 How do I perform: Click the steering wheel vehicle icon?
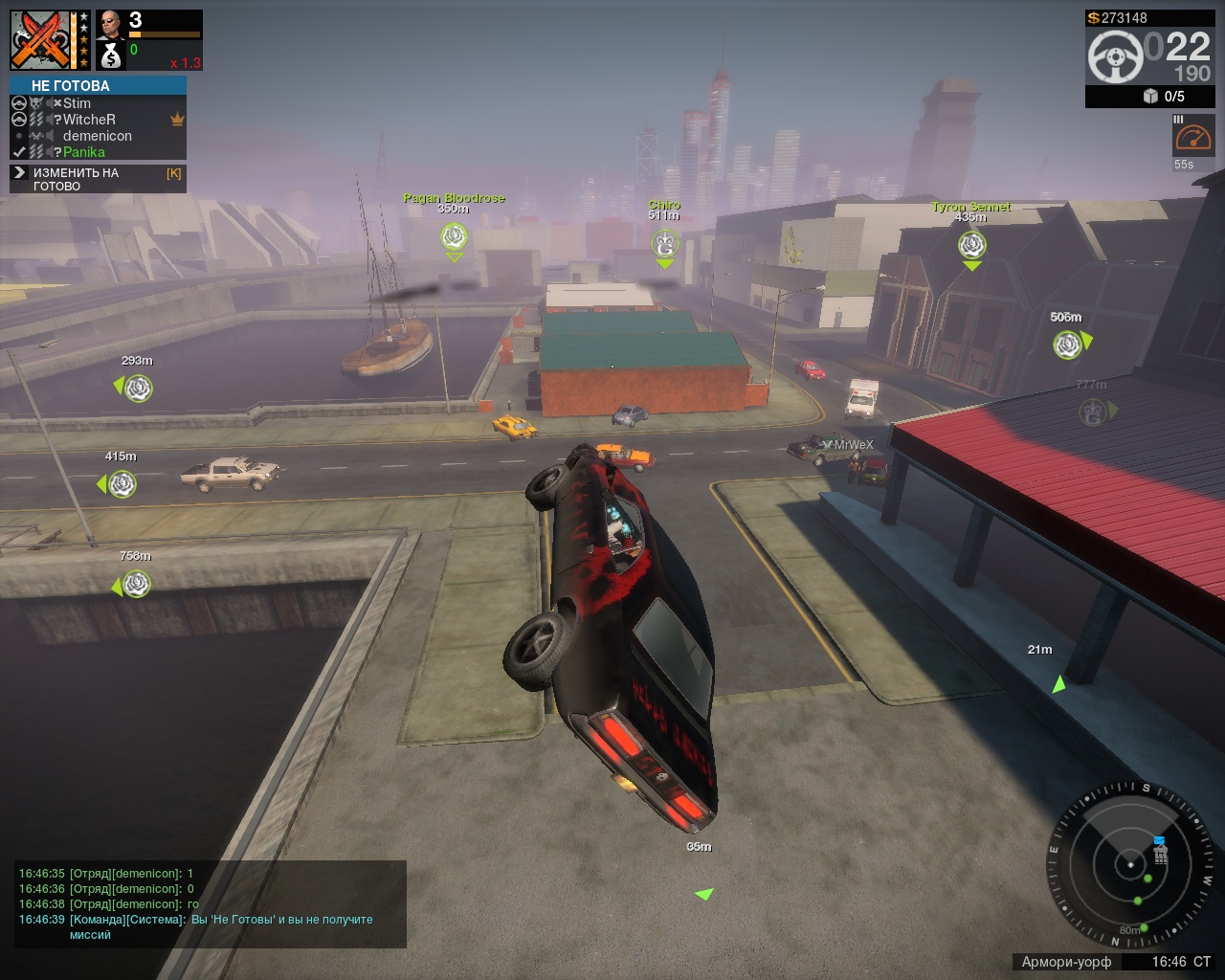pos(1115,56)
